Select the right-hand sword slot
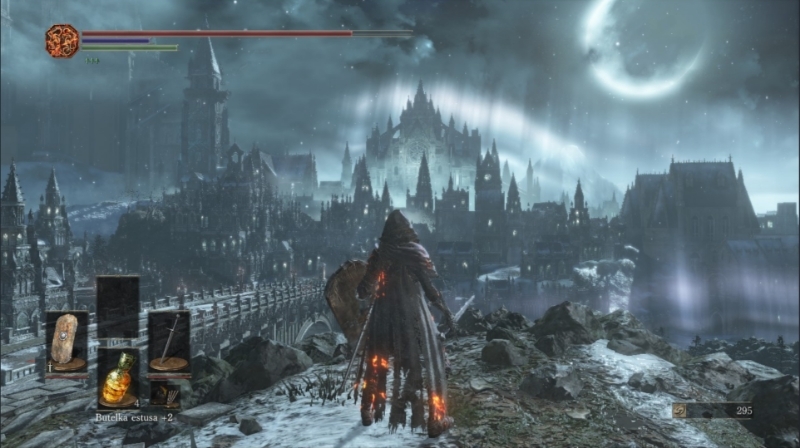 [x=169, y=341]
